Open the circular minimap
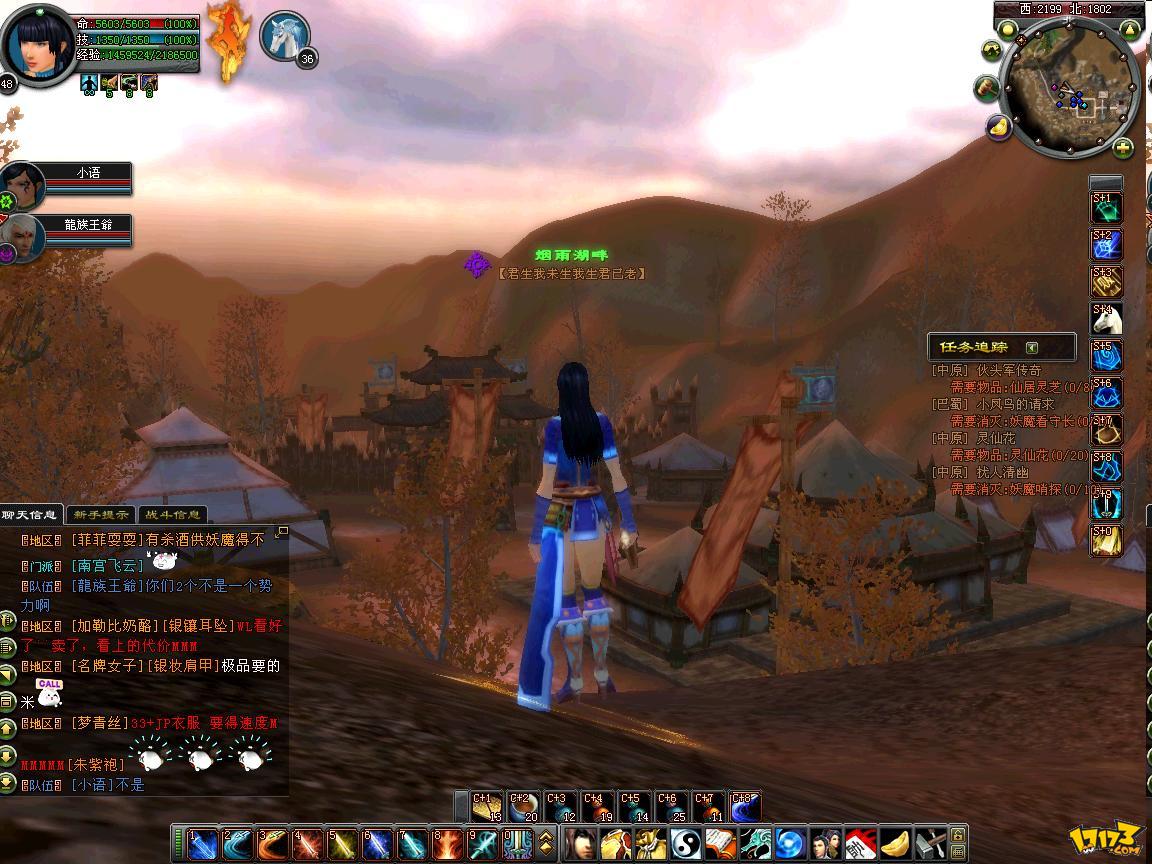The width and height of the screenshot is (1152, 864). click(x=1069, y=92)
